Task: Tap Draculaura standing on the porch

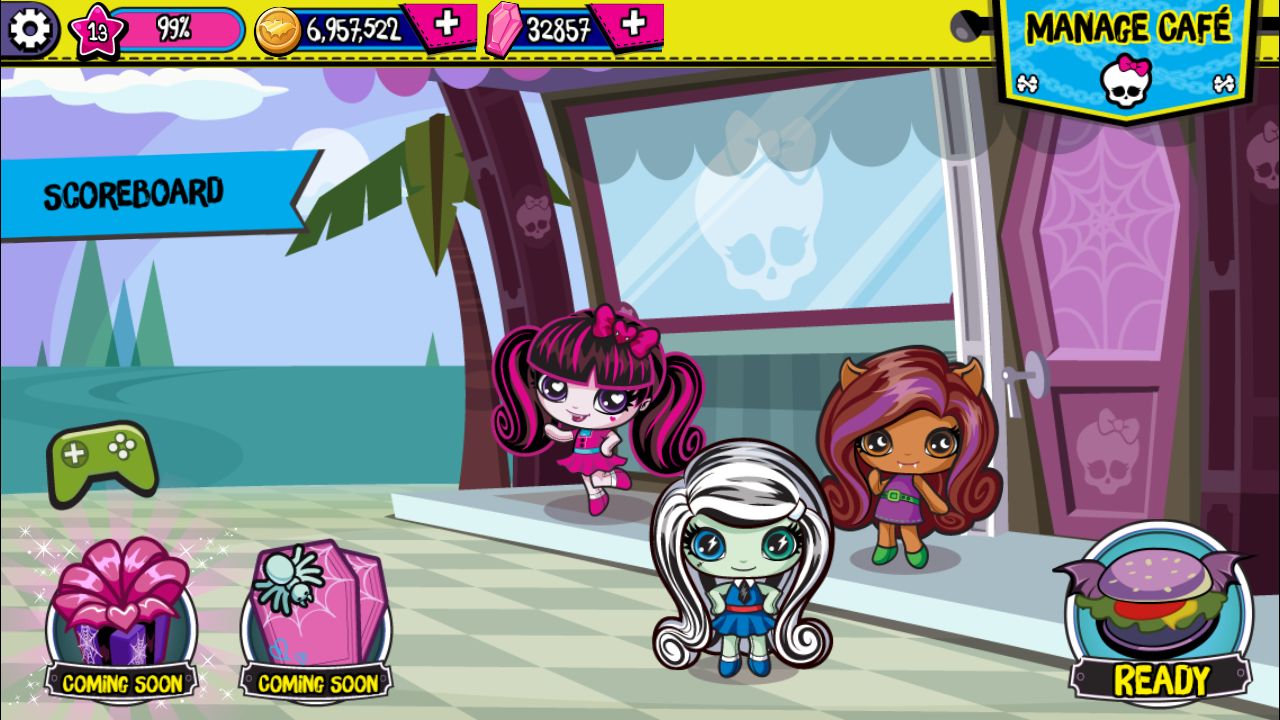Action: (590, 410)
